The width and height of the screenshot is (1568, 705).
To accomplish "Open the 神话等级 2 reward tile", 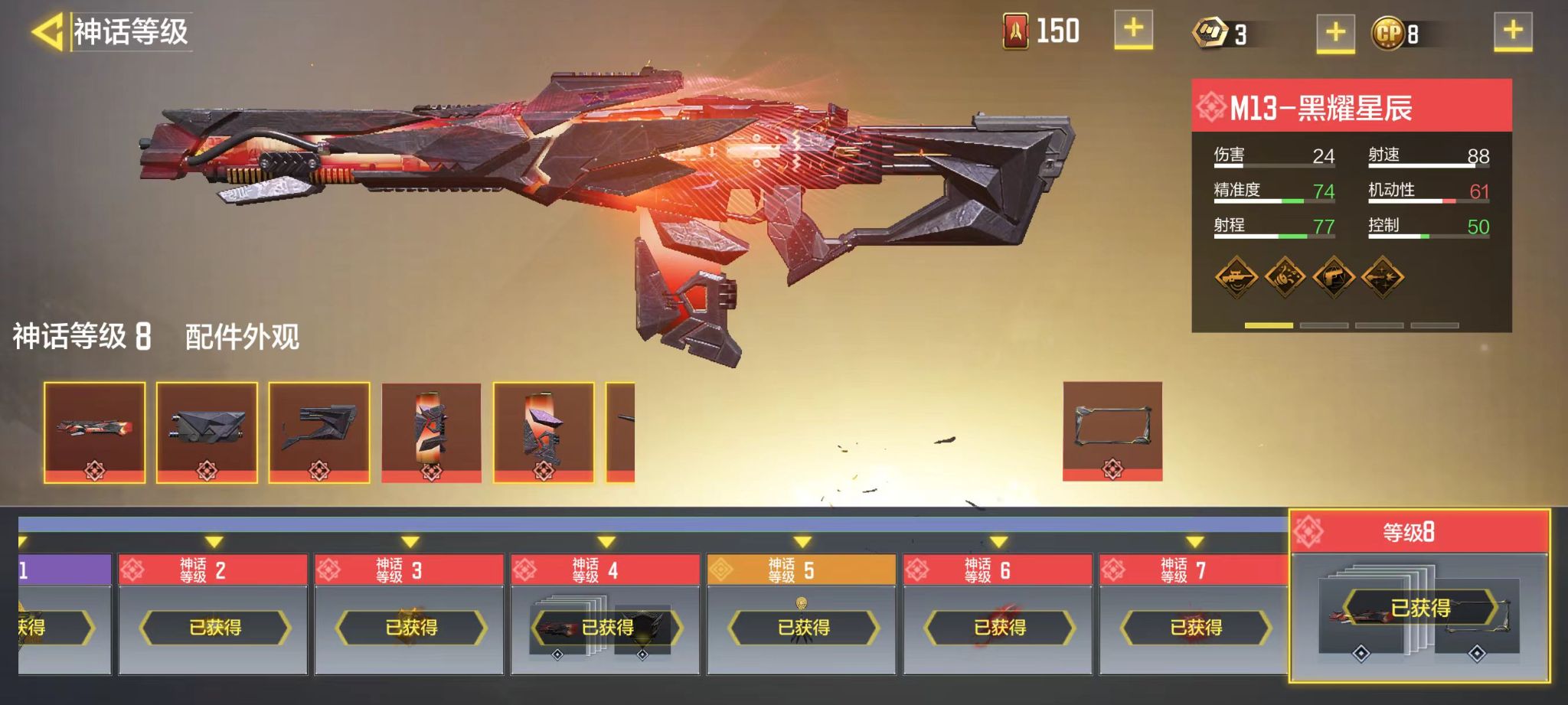I will (x=214, y=614).
